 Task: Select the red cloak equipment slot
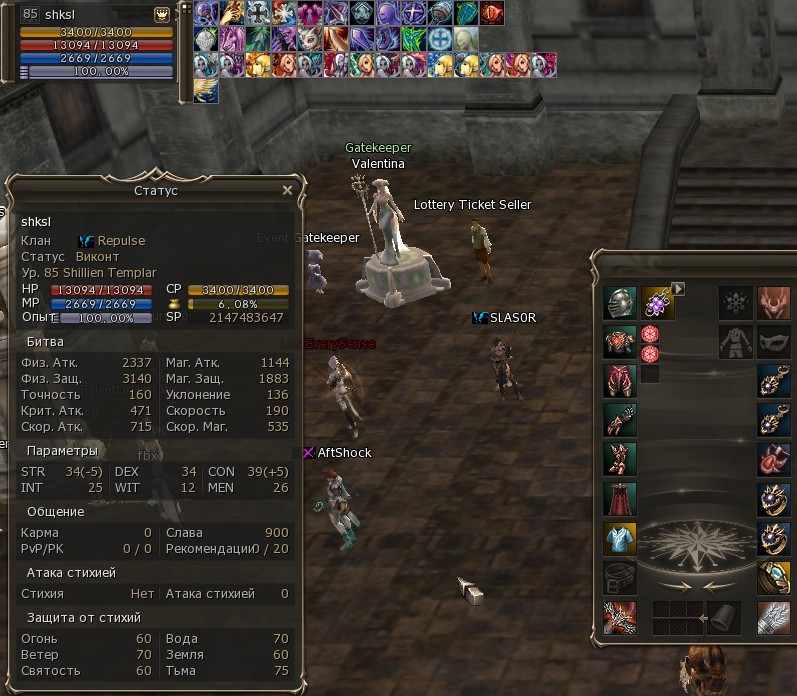pyautogui.click(x=619, y=498)
